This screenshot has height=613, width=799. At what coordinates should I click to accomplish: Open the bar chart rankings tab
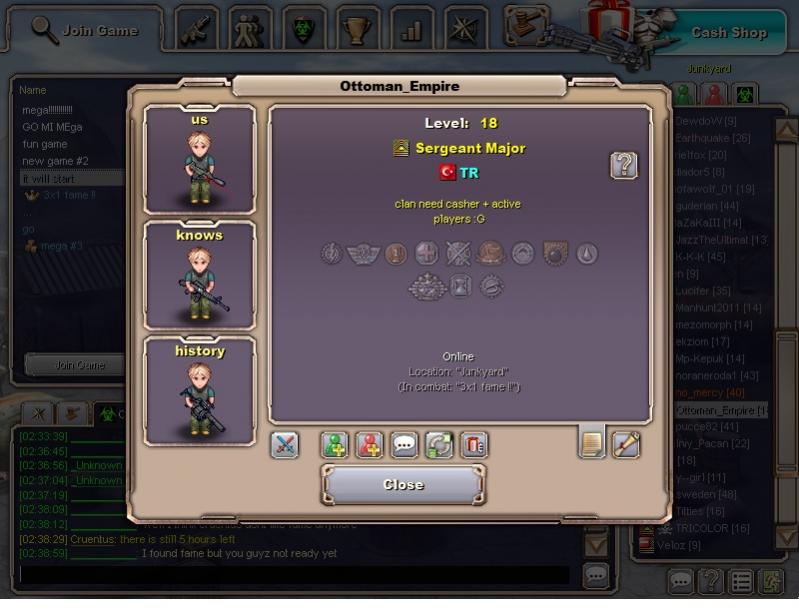[x=411, y=28]
